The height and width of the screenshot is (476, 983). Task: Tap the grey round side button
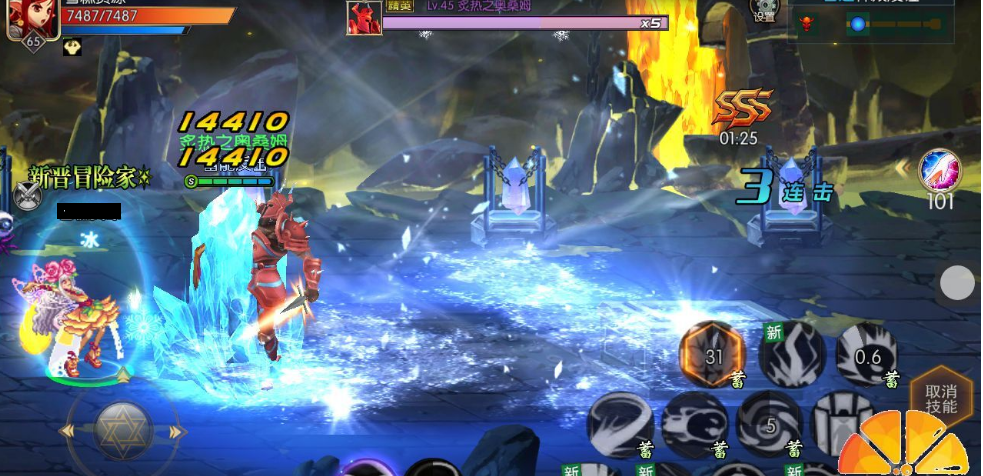(957, 283)
